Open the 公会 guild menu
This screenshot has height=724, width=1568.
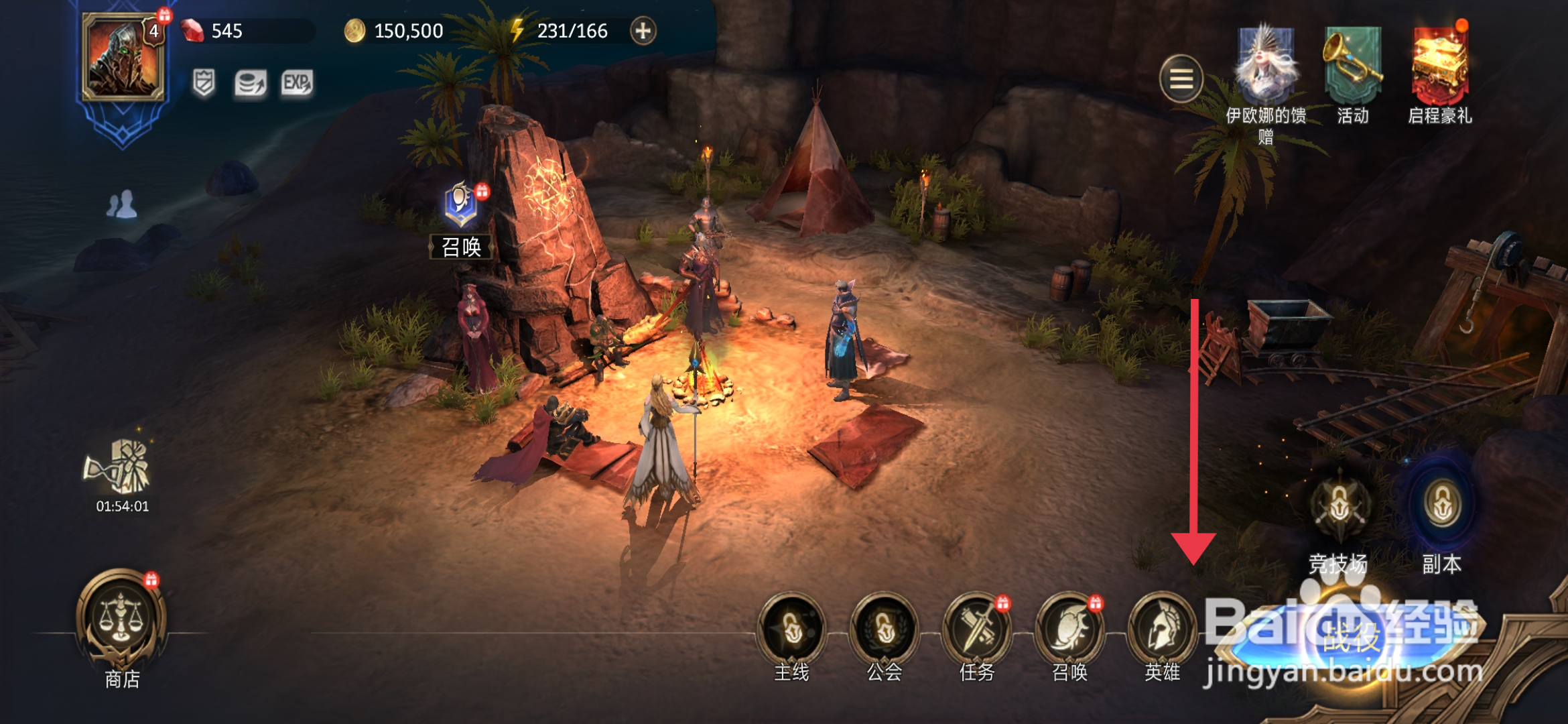tap(885, 629)
